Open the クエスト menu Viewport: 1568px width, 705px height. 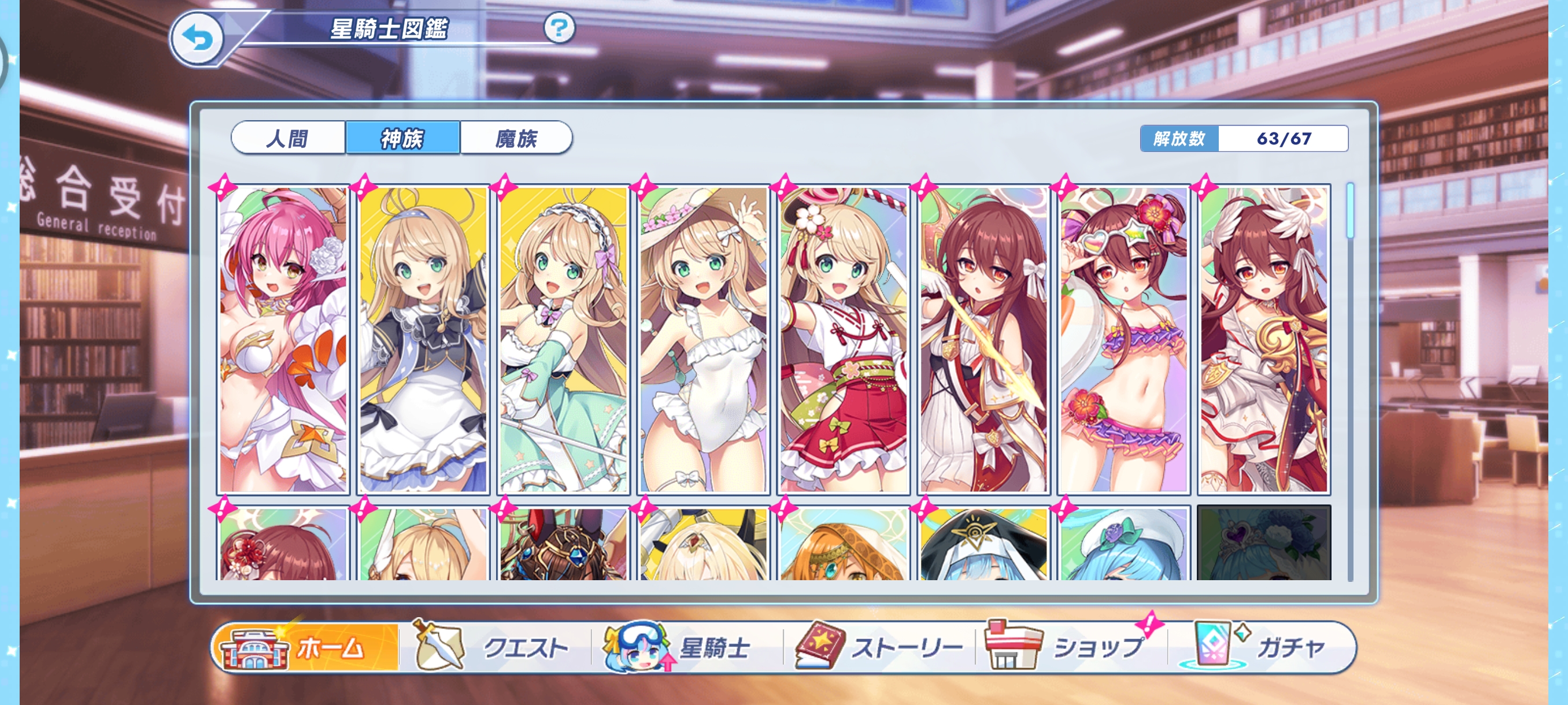(x=494, y=647)
